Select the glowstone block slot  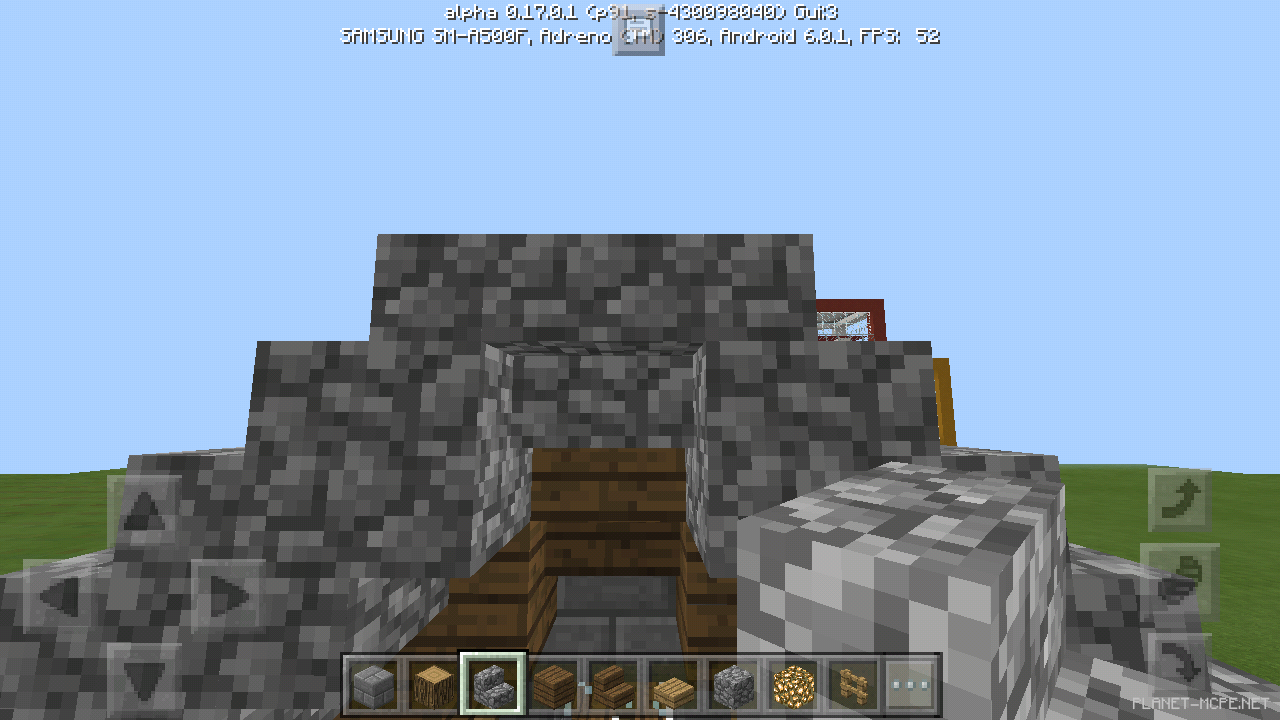[793, 685]
